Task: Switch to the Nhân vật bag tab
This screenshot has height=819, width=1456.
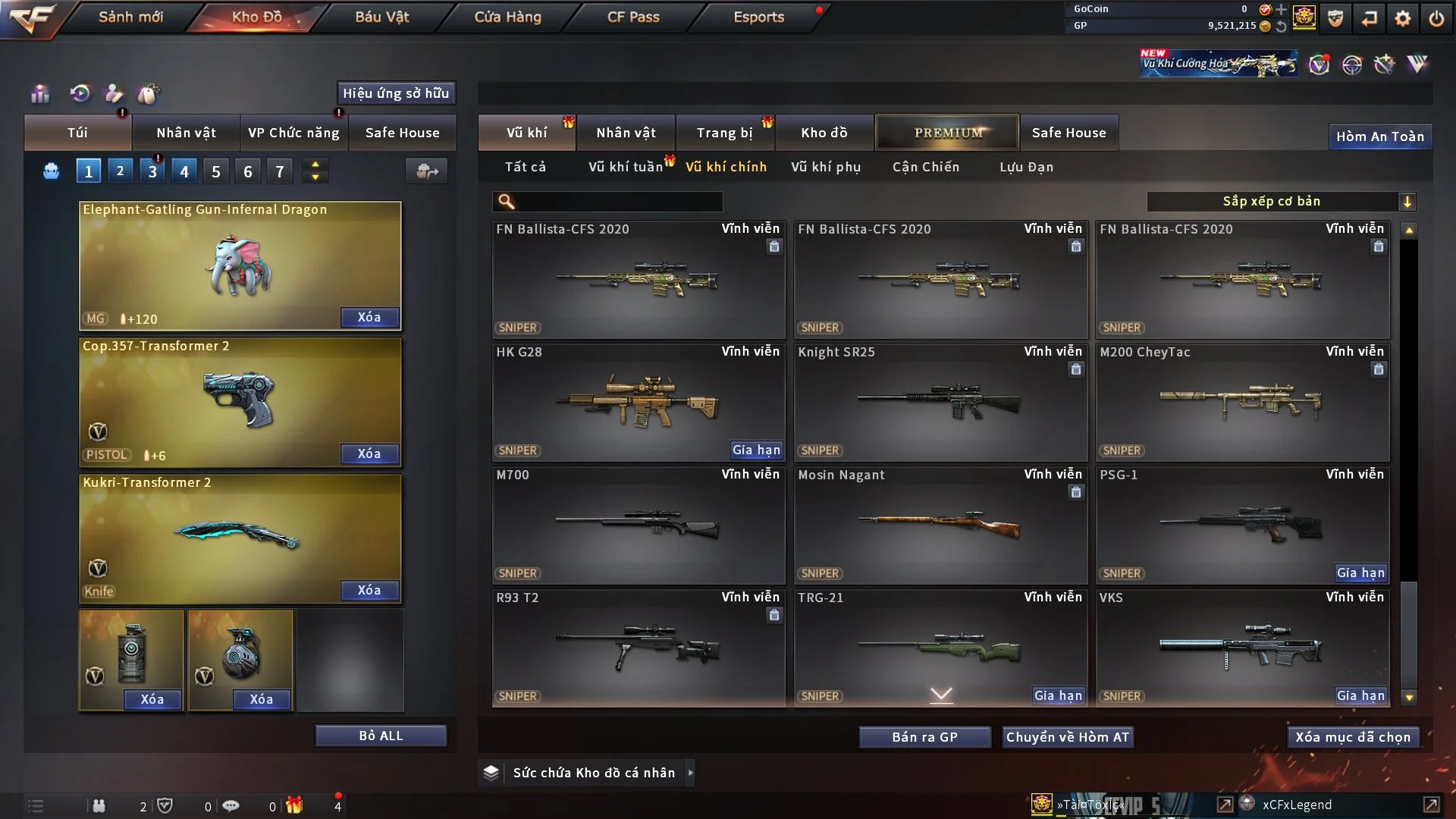Action: (x=186, y=133)
